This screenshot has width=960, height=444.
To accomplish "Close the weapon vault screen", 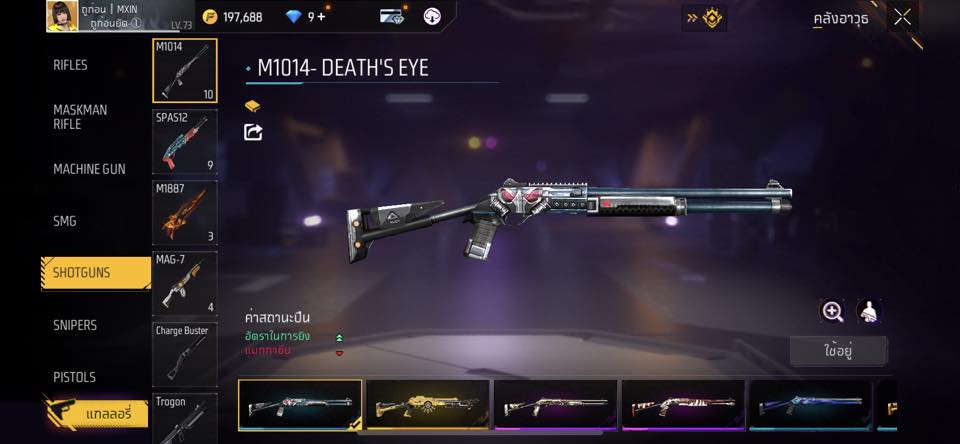I will (x=902, y=17).
